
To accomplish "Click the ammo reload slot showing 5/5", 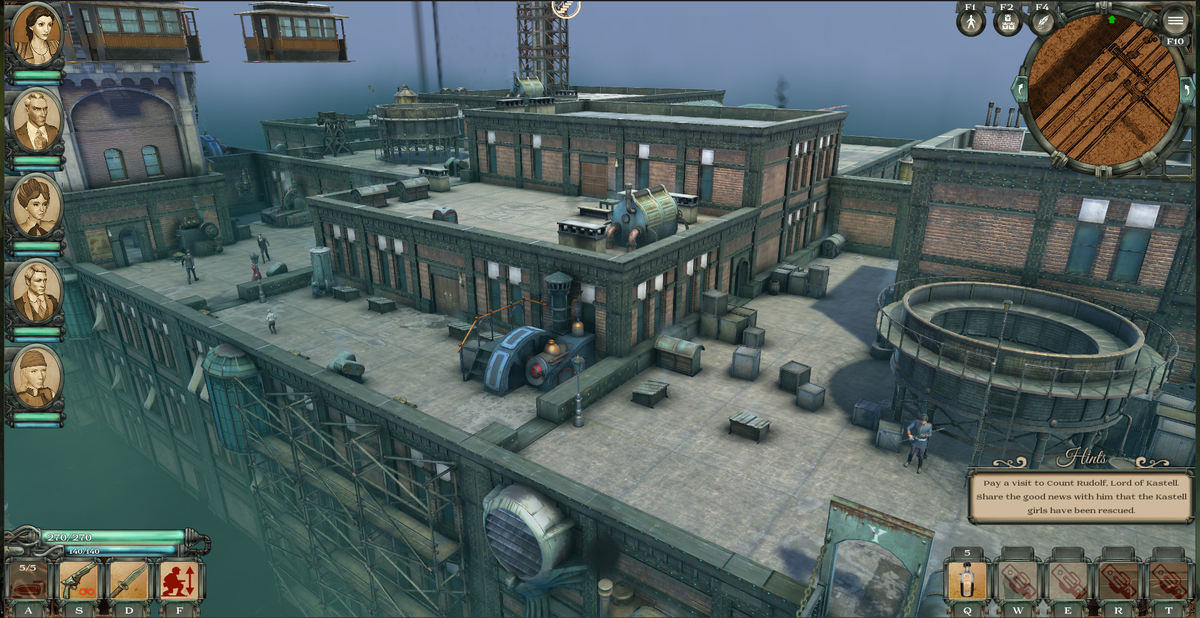I will (27, 580).
